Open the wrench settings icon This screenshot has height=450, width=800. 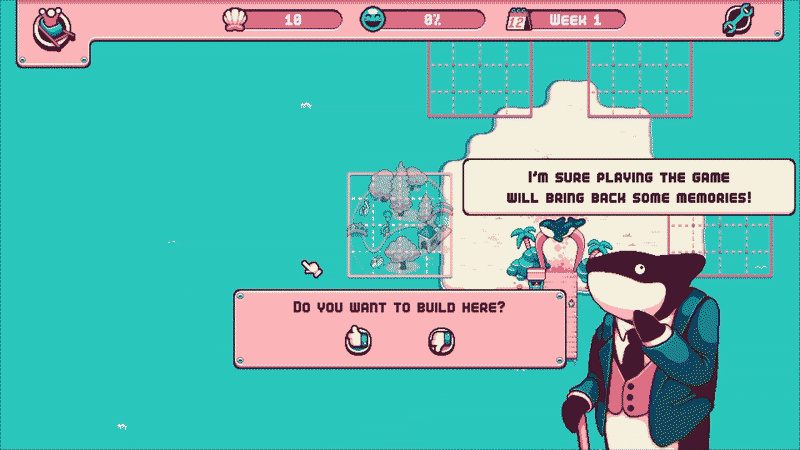[739, 21]
